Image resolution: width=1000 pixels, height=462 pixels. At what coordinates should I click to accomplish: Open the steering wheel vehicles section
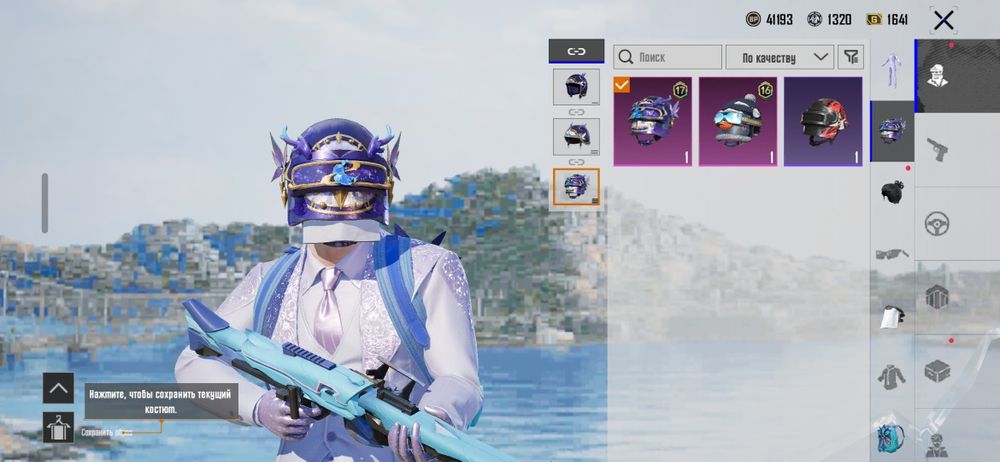click(937, 223)
